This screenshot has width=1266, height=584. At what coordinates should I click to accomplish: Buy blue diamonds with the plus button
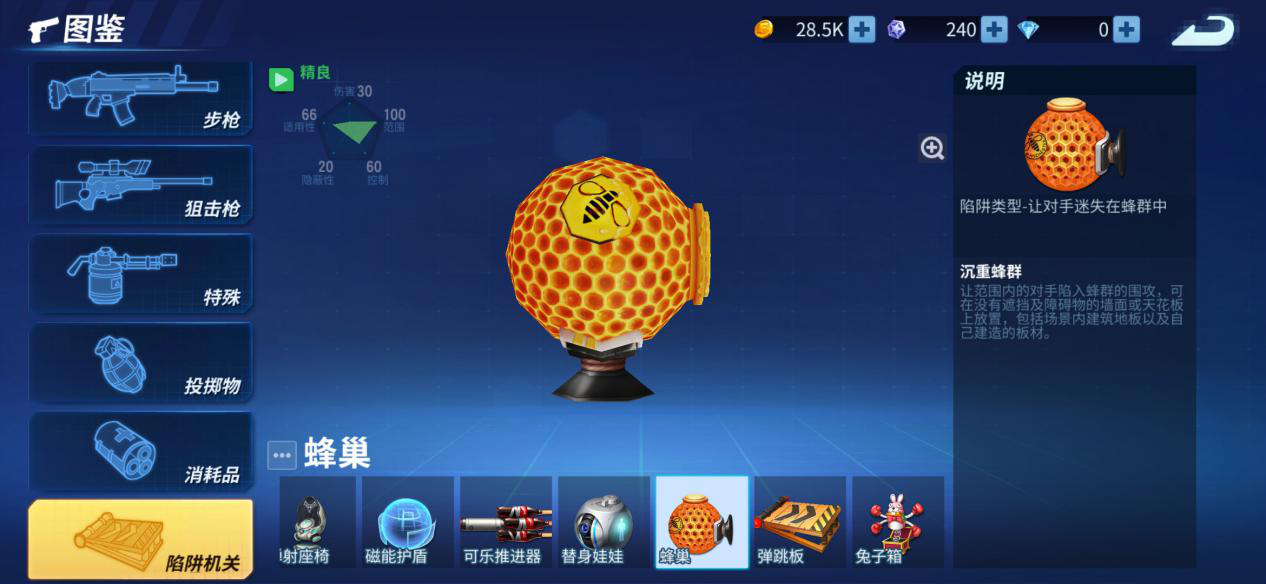[x=1127, y=30]
